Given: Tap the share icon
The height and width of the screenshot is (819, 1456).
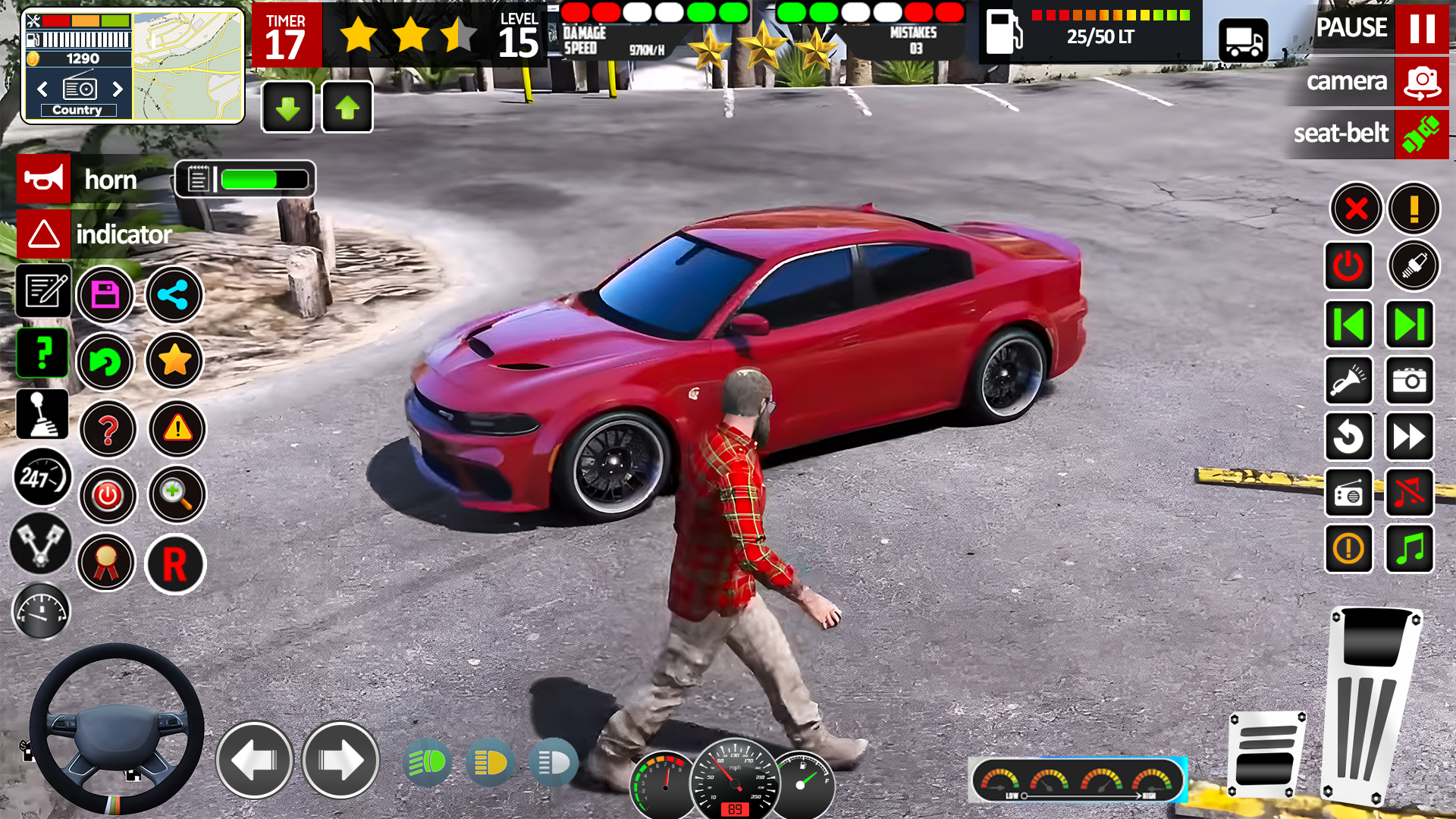Looking at the screenshot, I should pyautogui.click(x=174, y=295).
